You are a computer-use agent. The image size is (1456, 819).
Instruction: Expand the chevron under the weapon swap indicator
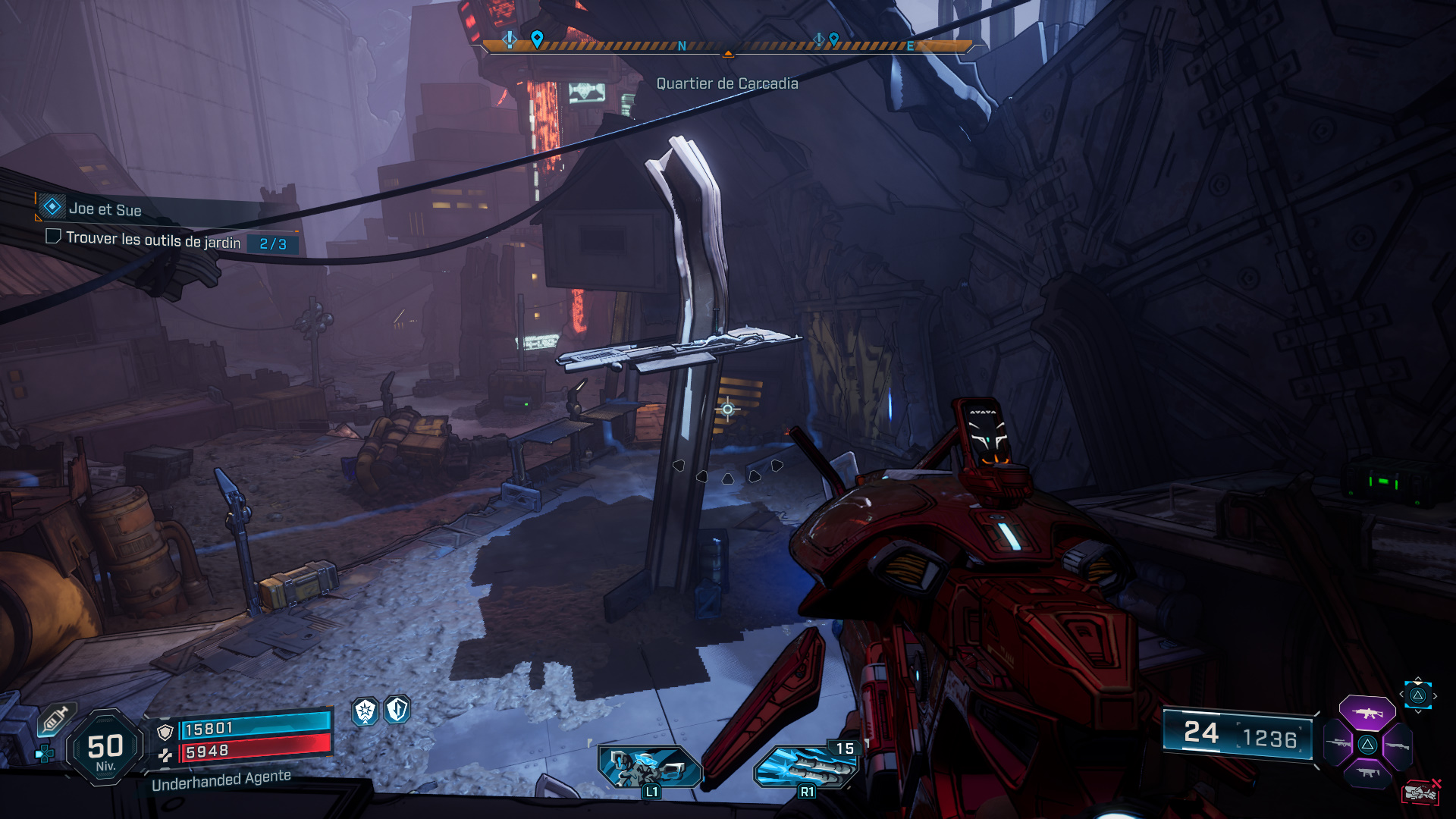1418,712
